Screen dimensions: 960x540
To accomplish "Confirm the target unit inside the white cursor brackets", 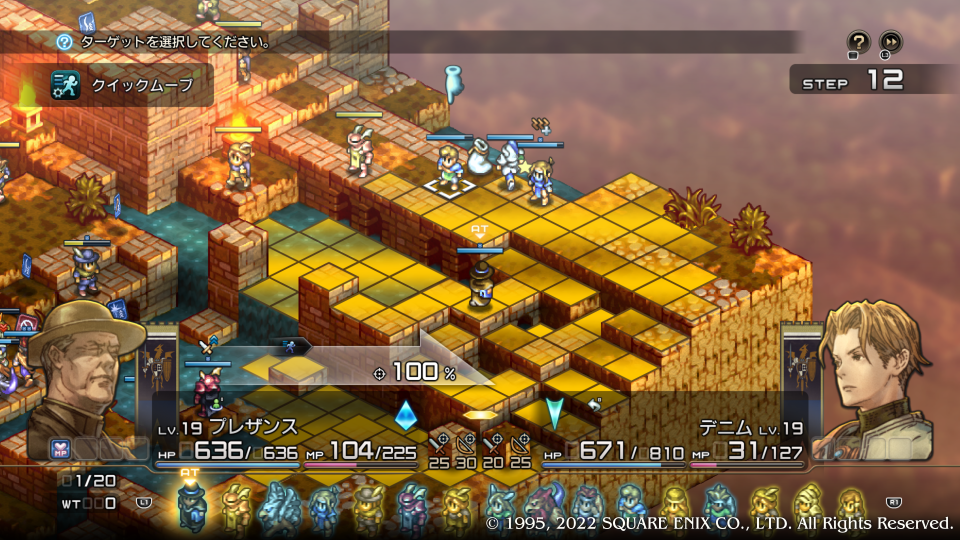I will 450,168.
